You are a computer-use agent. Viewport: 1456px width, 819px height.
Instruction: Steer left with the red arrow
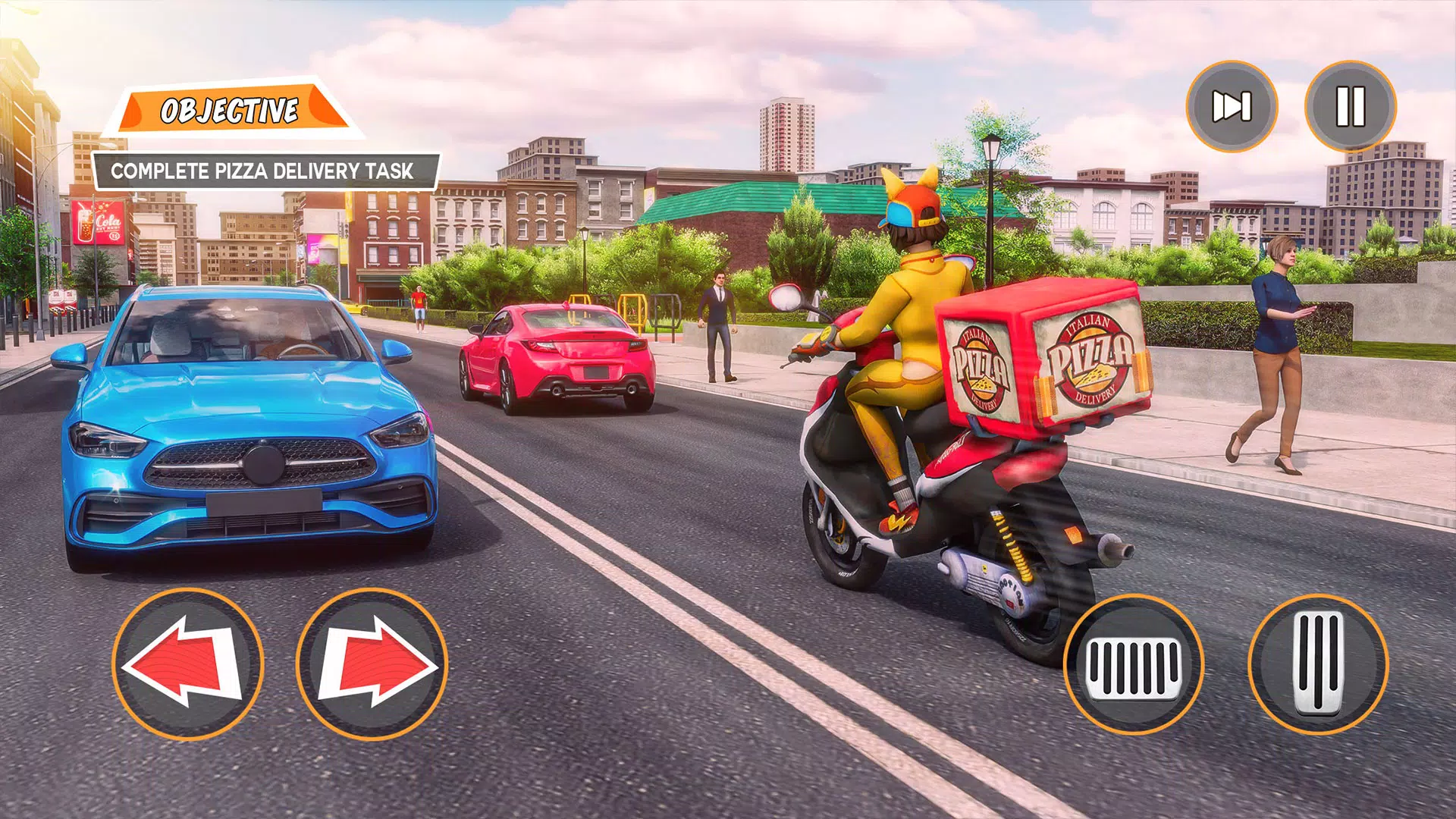(187, 664)
